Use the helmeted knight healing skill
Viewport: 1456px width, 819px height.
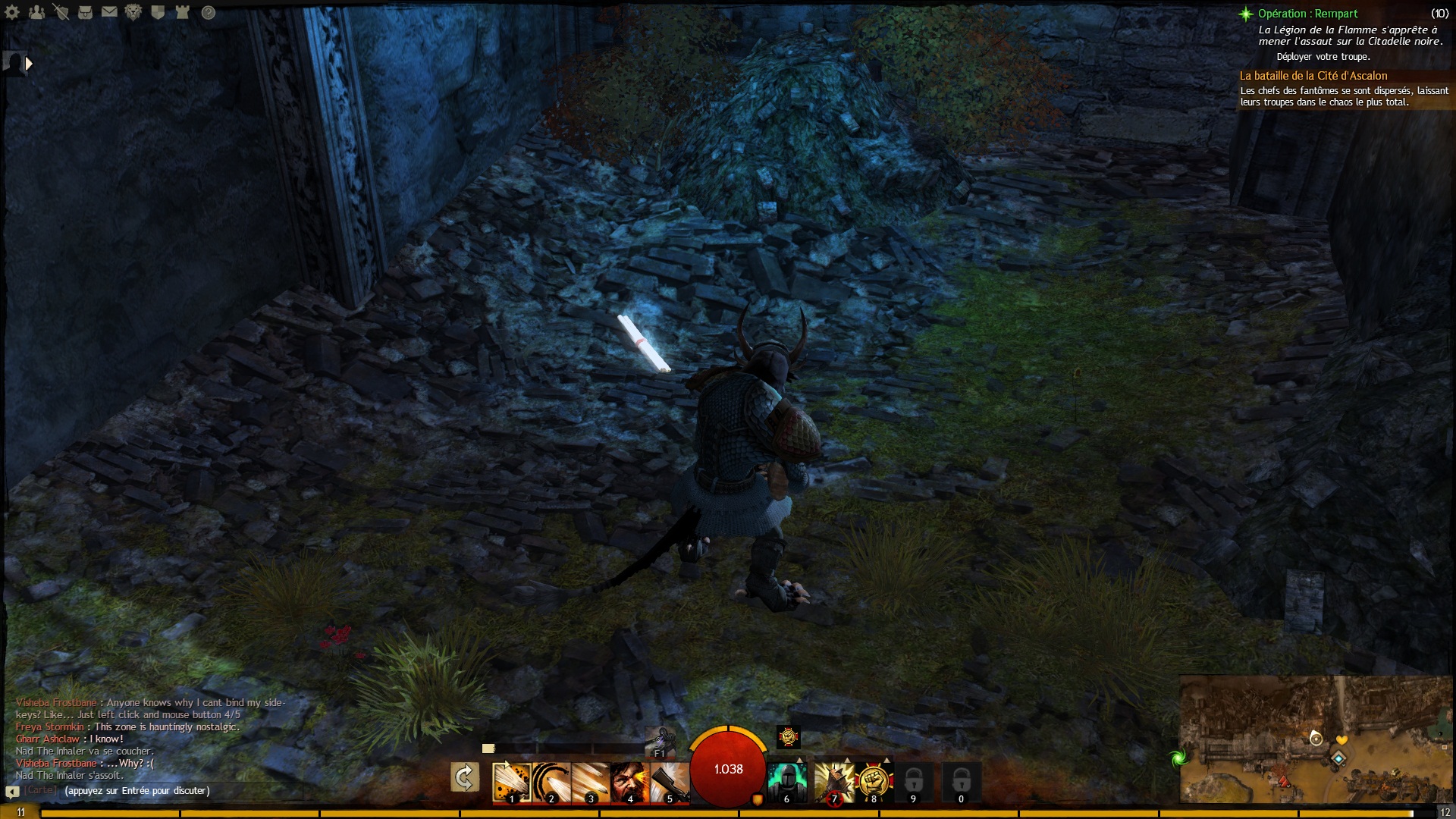tap(787, 782)
